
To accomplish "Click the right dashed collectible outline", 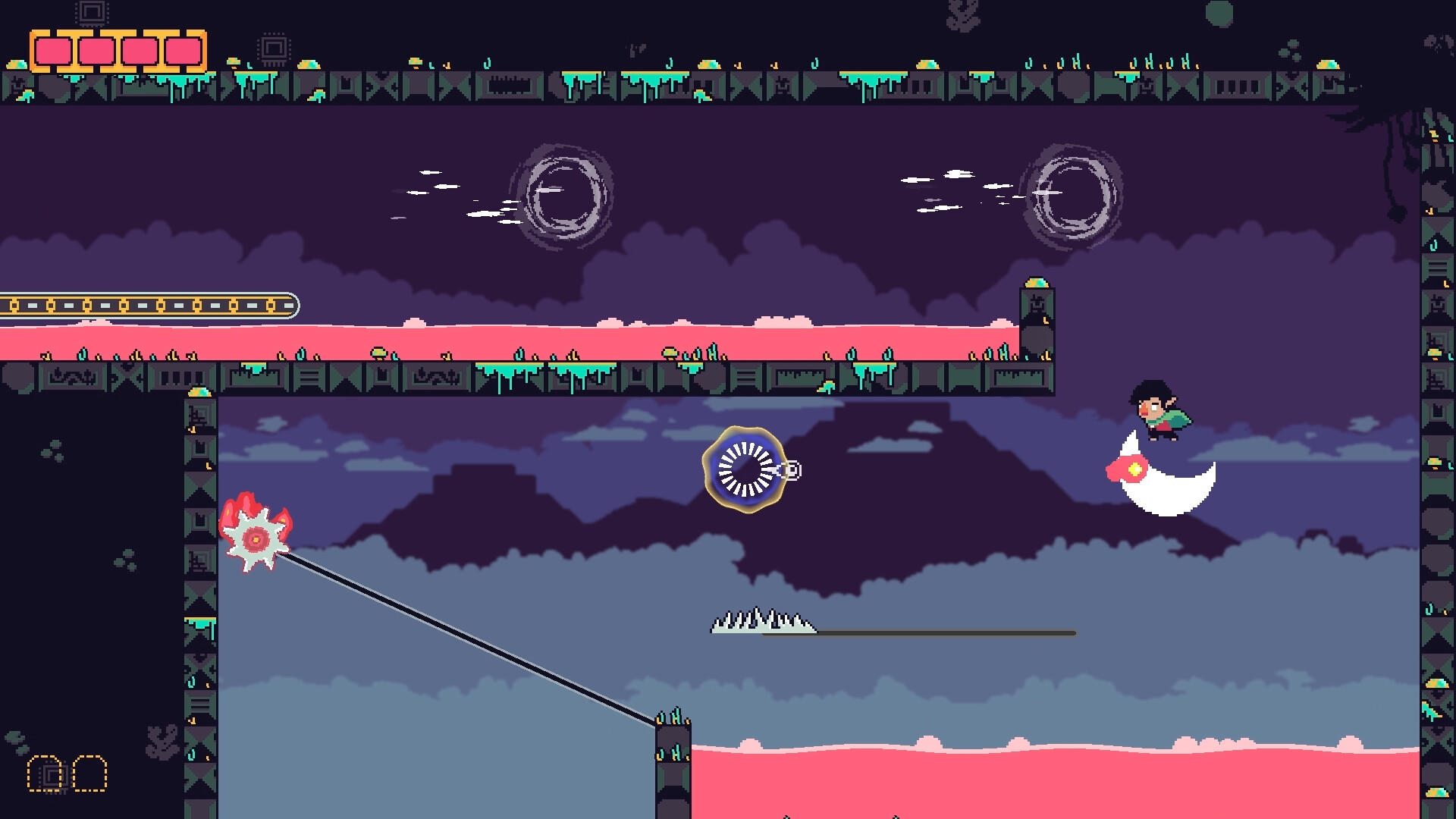I will (89, 773).
